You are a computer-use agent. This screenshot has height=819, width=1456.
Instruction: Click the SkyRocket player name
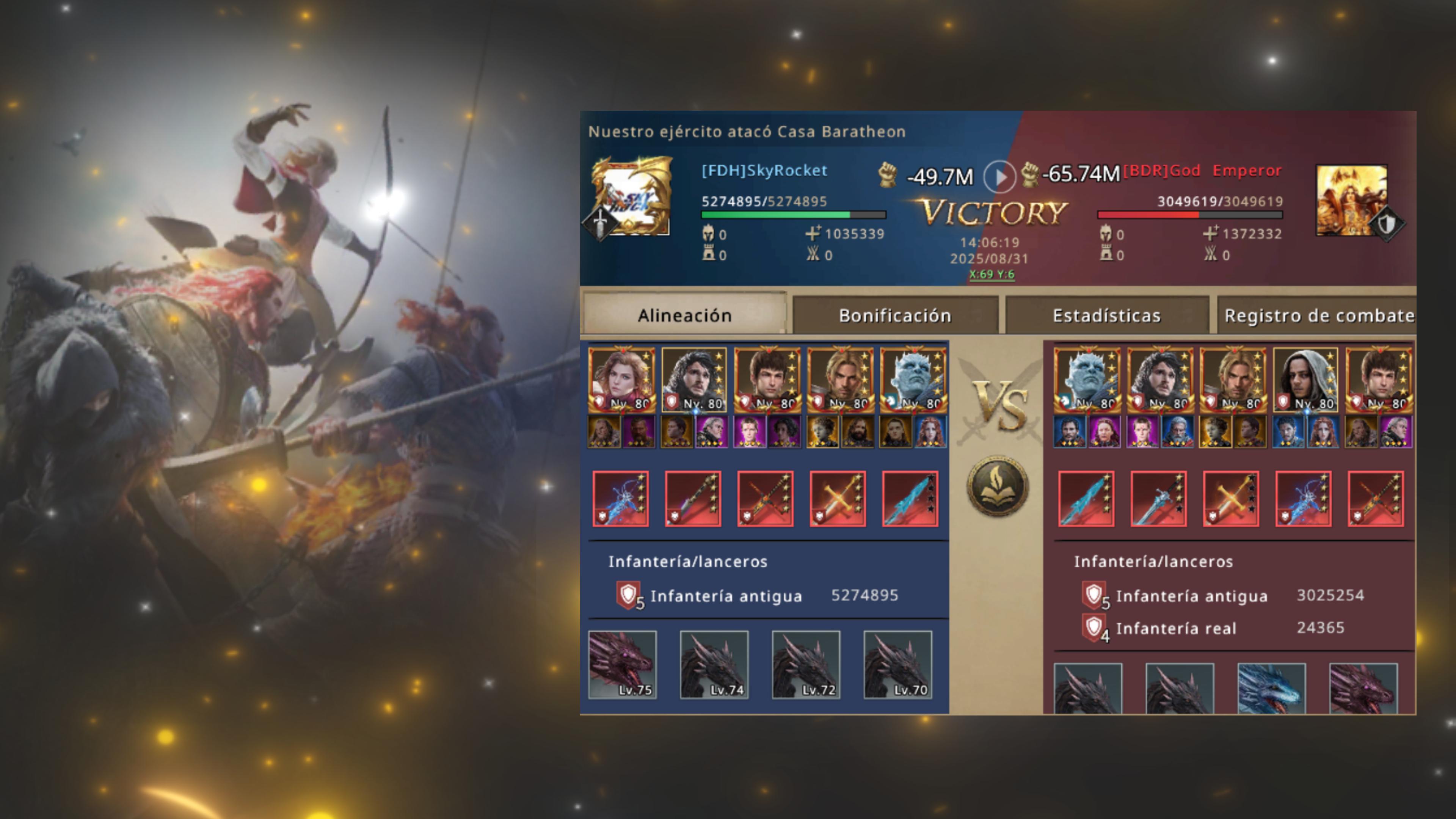click(764, 171)
